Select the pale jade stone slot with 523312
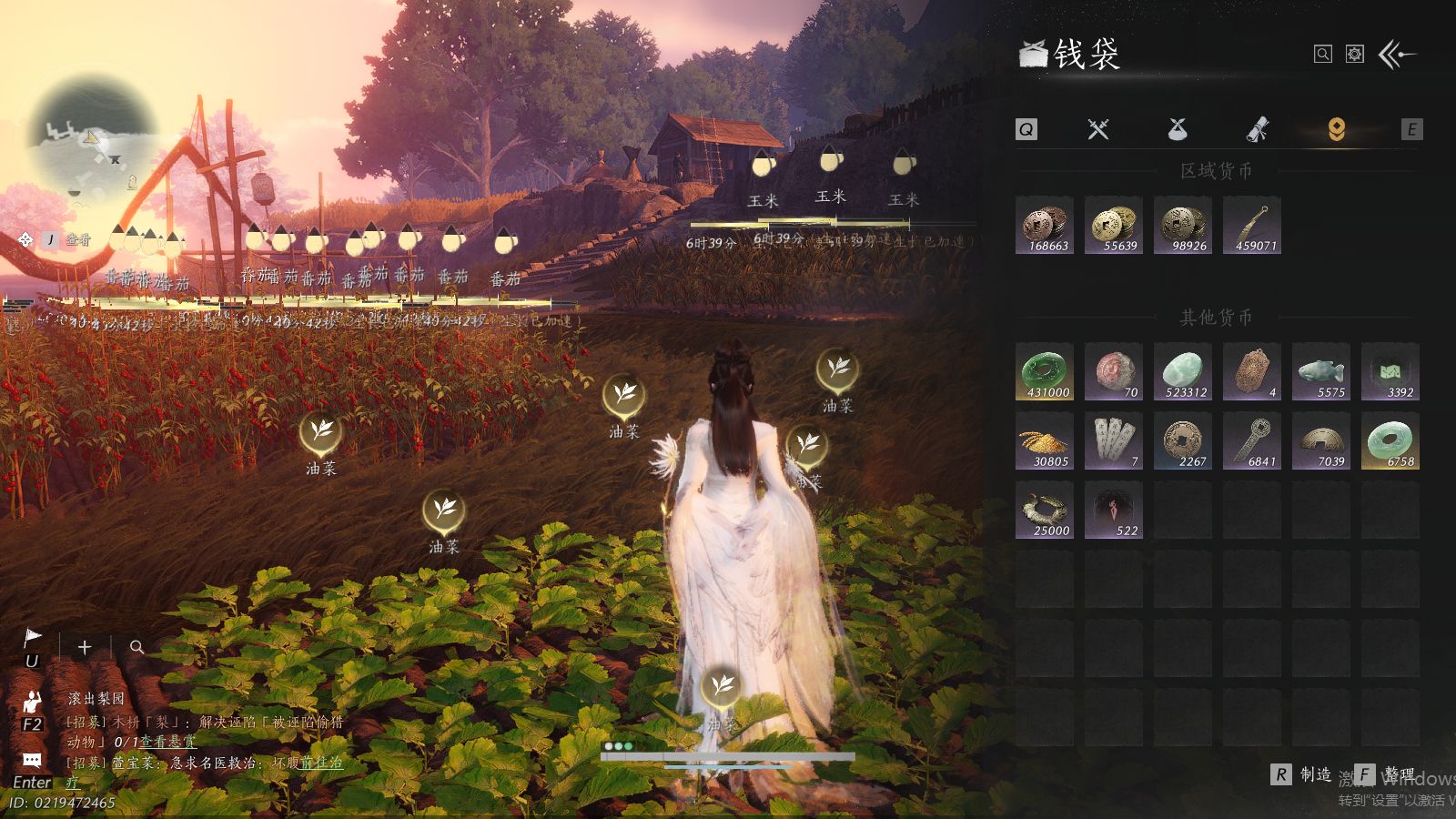This screenshot has width=1456, height=819. [x=1183, y=371]
